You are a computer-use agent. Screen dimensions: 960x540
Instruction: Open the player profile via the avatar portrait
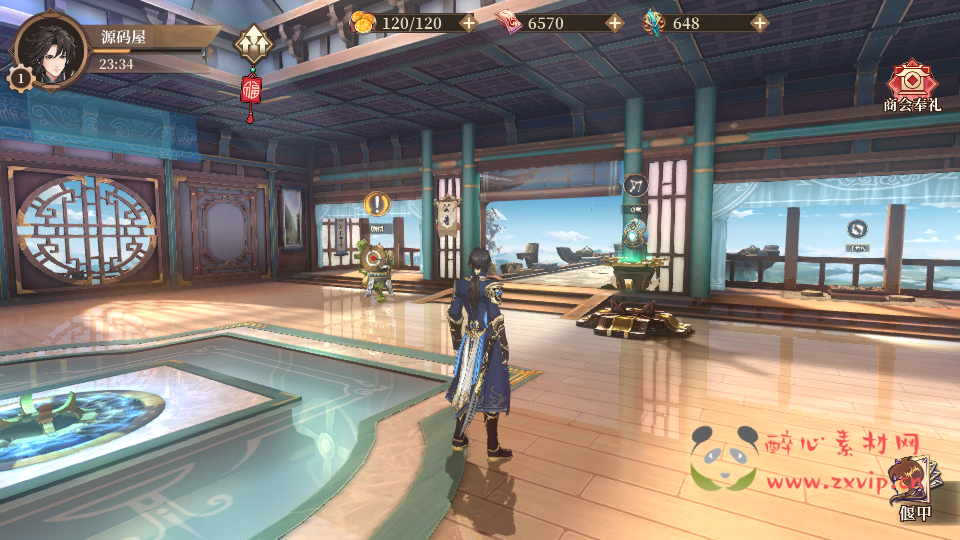(x=50, y=50)
